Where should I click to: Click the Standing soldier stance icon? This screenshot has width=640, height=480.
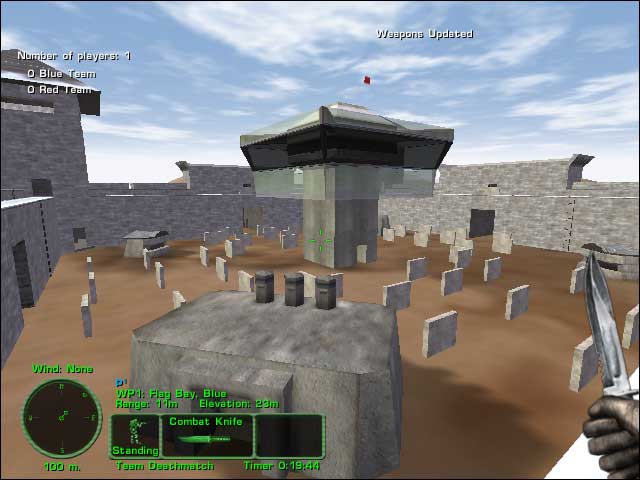point(135,435)
